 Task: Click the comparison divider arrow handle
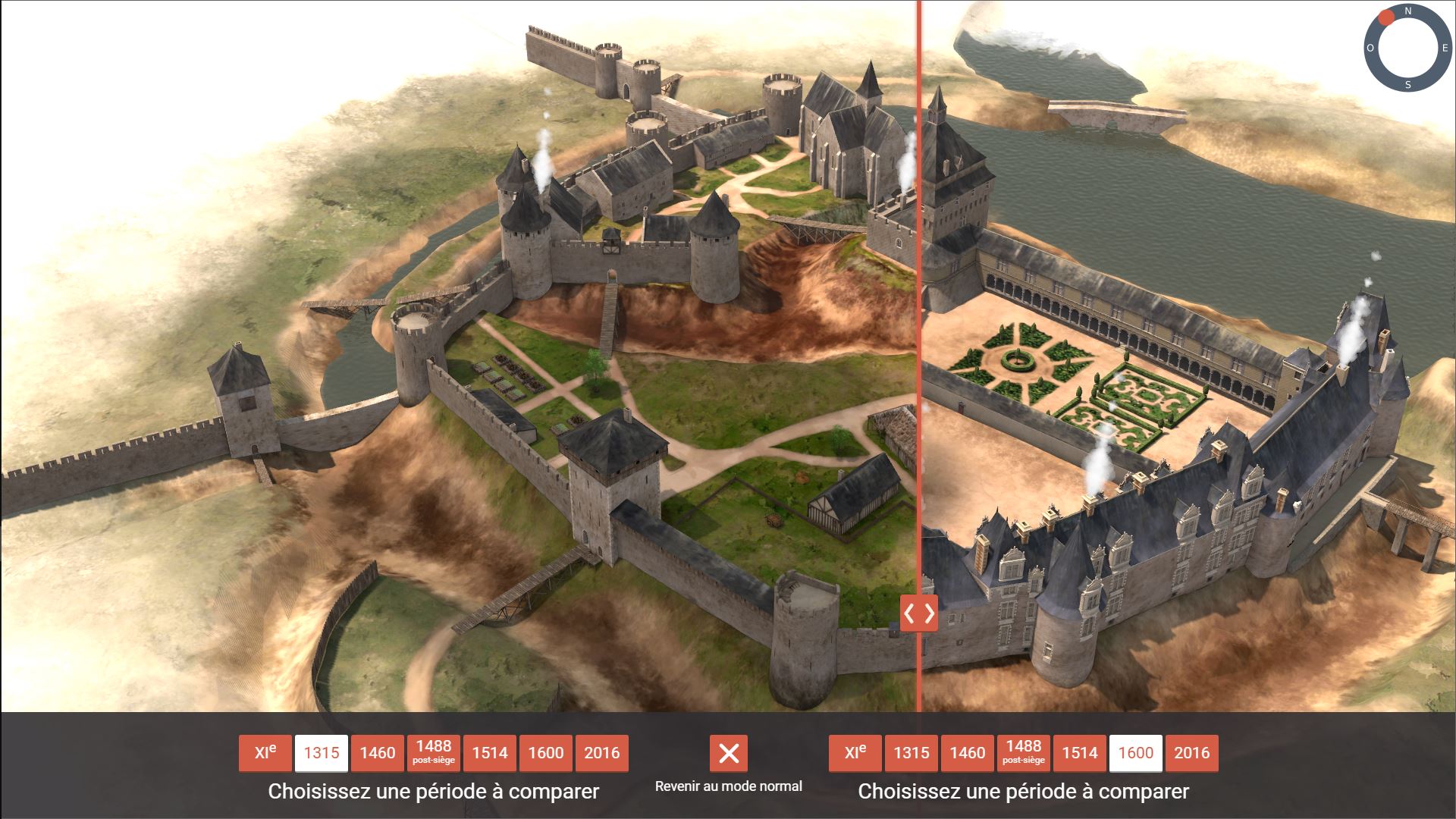pyautogui.click(x=919, y=613)
